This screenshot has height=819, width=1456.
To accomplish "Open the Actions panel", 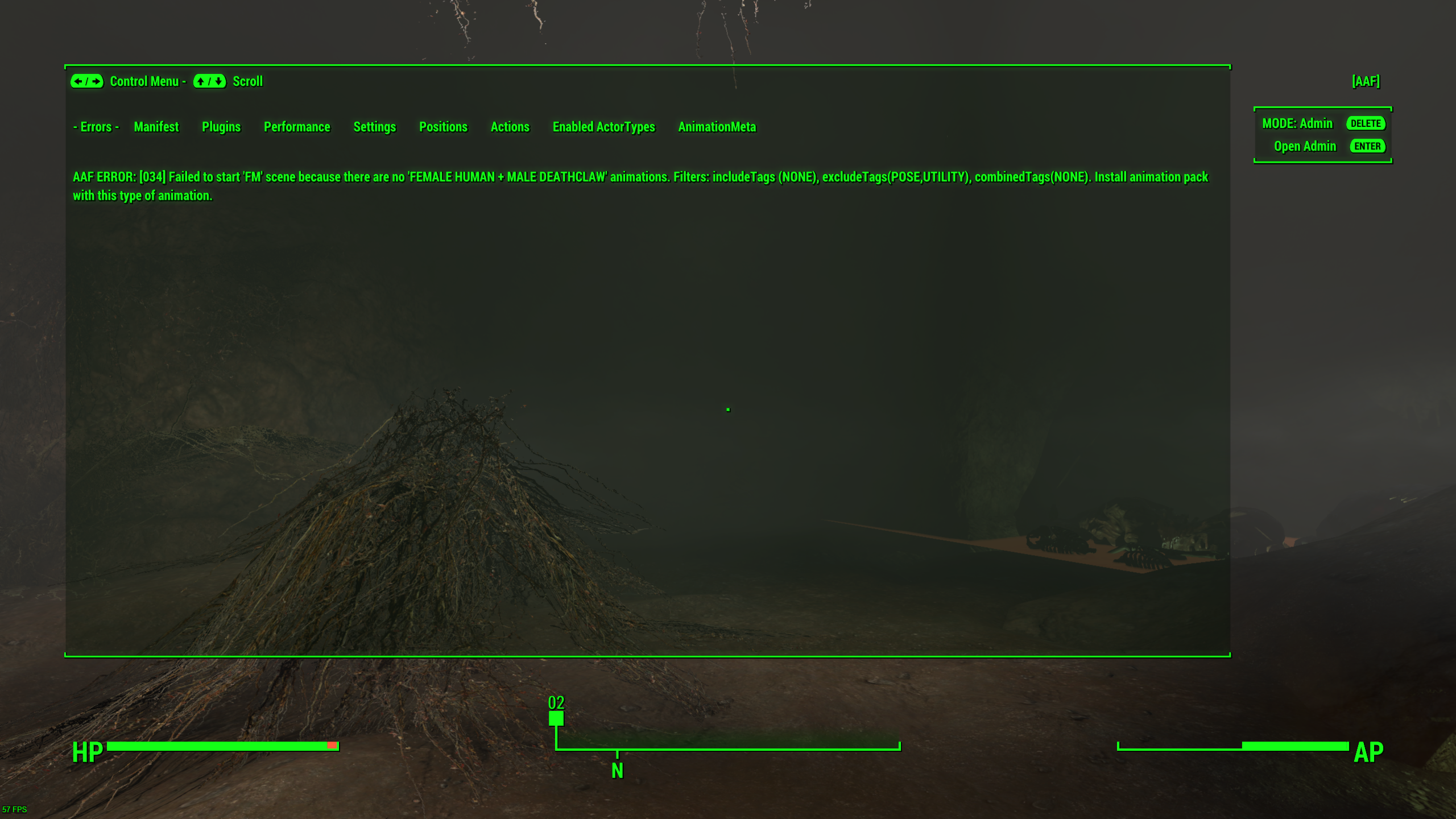I will click(x=510, y=127).
